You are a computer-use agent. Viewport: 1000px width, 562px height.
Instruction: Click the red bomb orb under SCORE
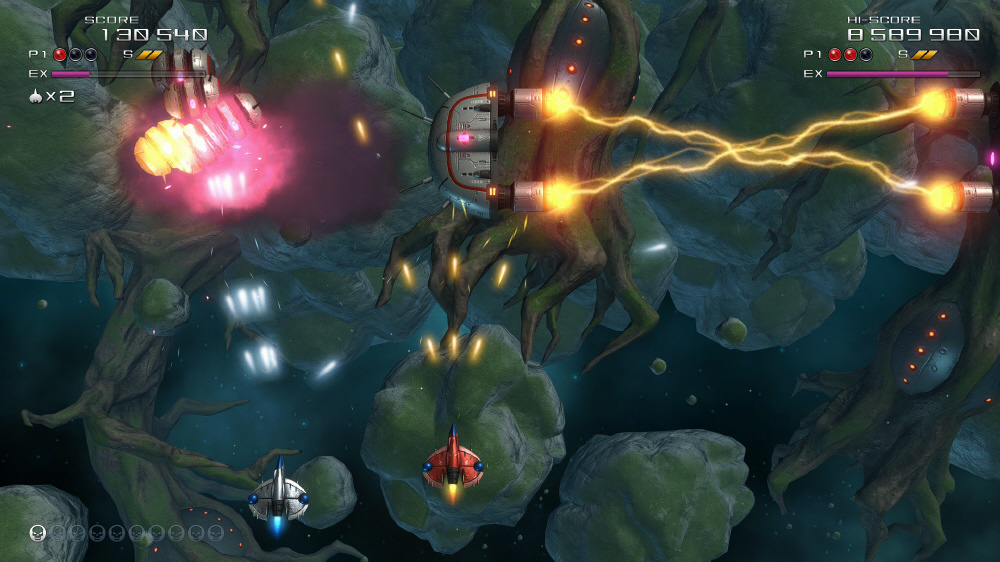[60, 55]
